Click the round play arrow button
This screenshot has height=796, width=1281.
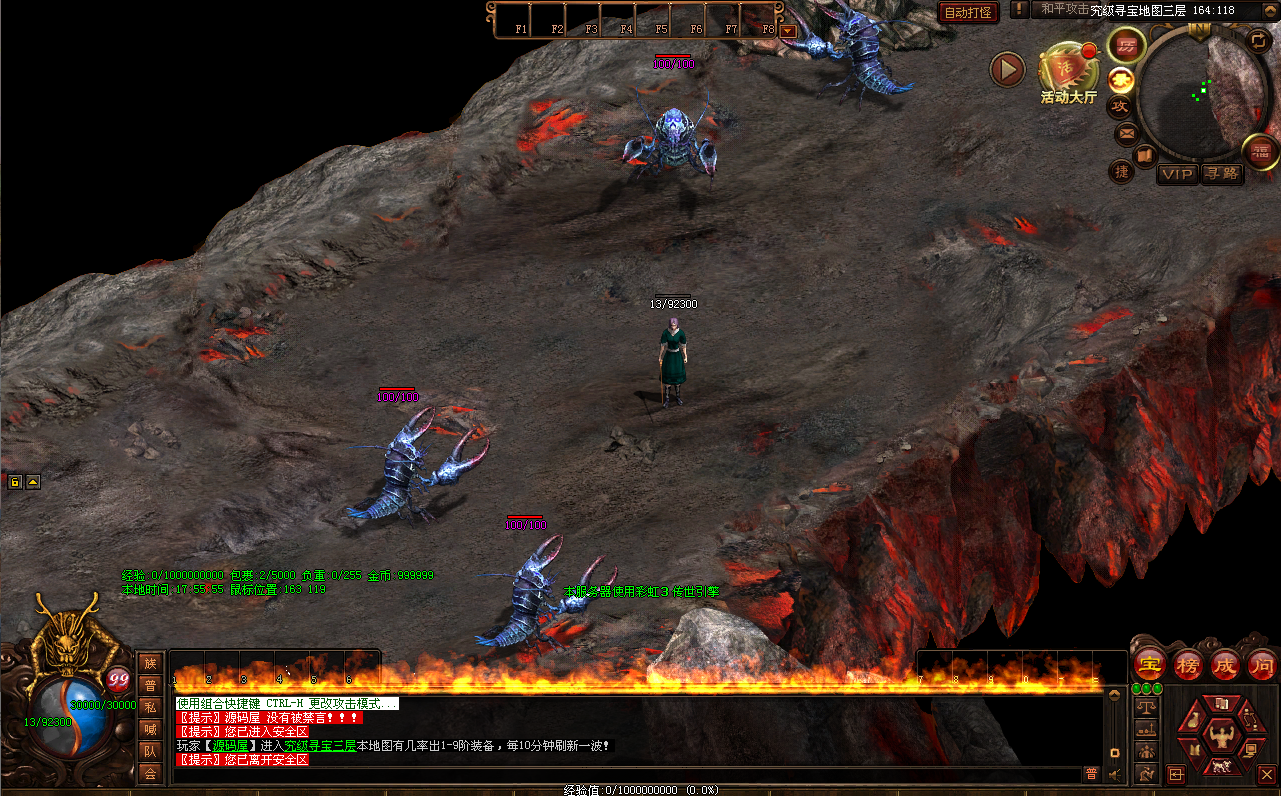click(1007, 70)
